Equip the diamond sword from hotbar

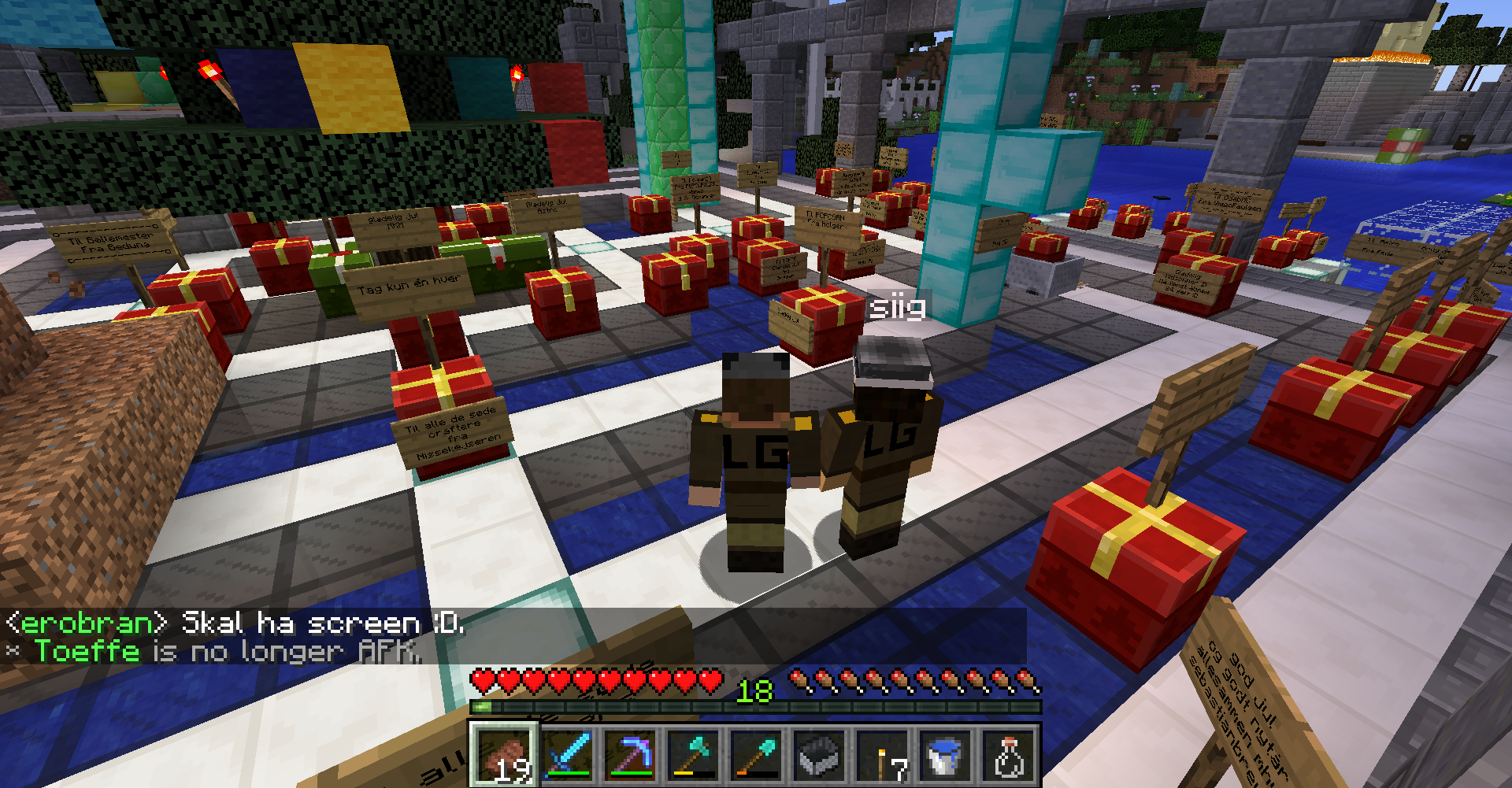(568, 756)
